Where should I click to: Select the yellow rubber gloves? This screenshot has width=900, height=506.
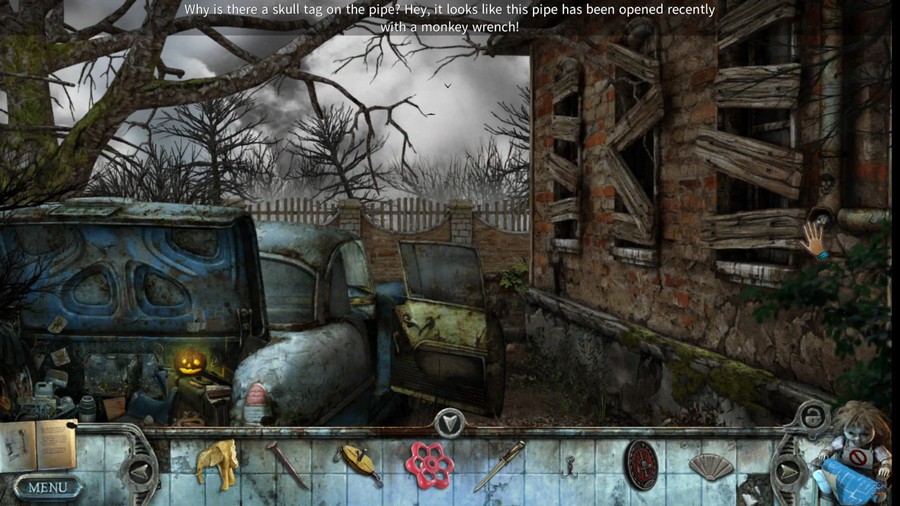pyautogui.click(x=215, y=464)
